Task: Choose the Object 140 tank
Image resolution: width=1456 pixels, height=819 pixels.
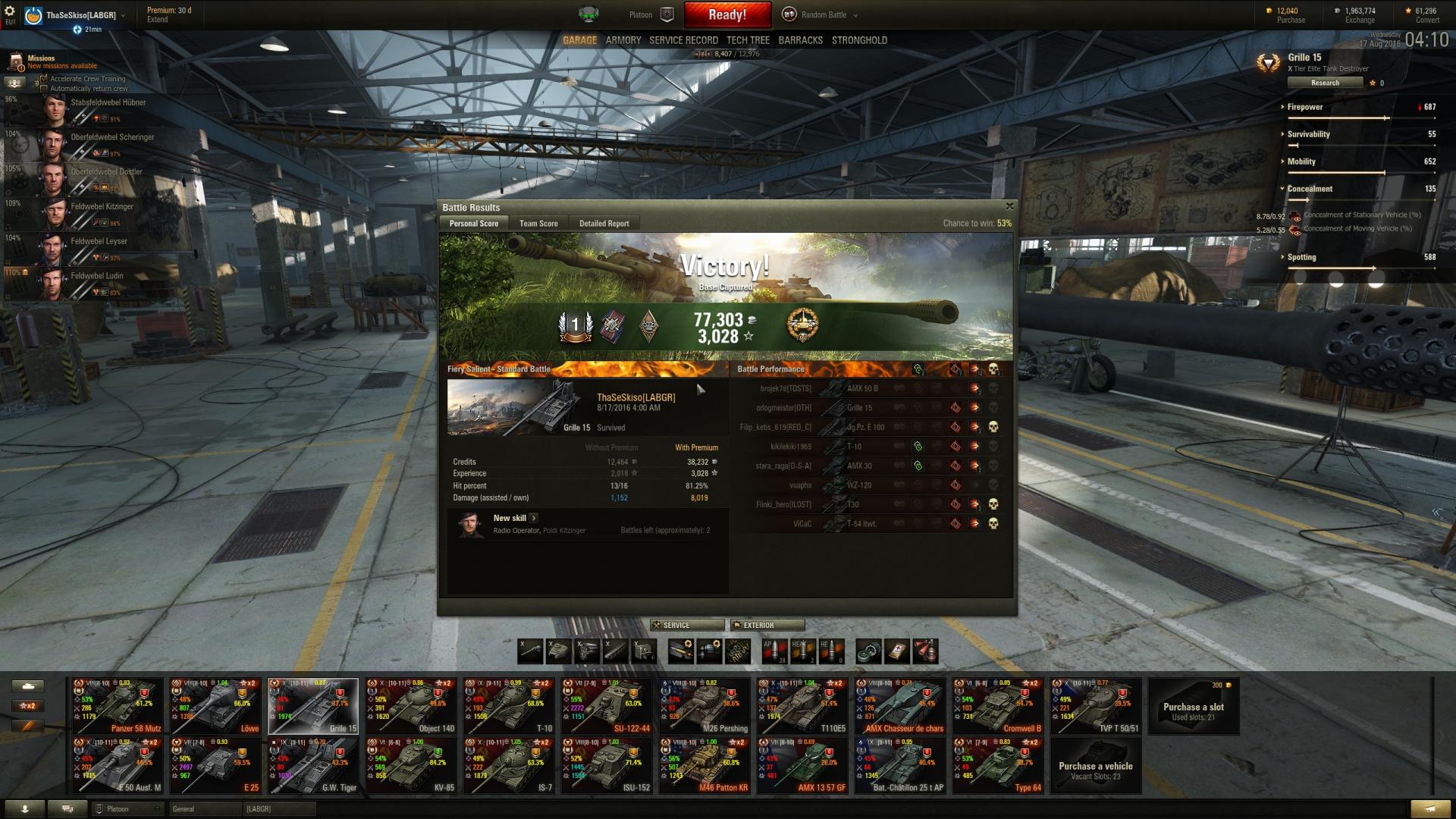Action: [410, 706]
